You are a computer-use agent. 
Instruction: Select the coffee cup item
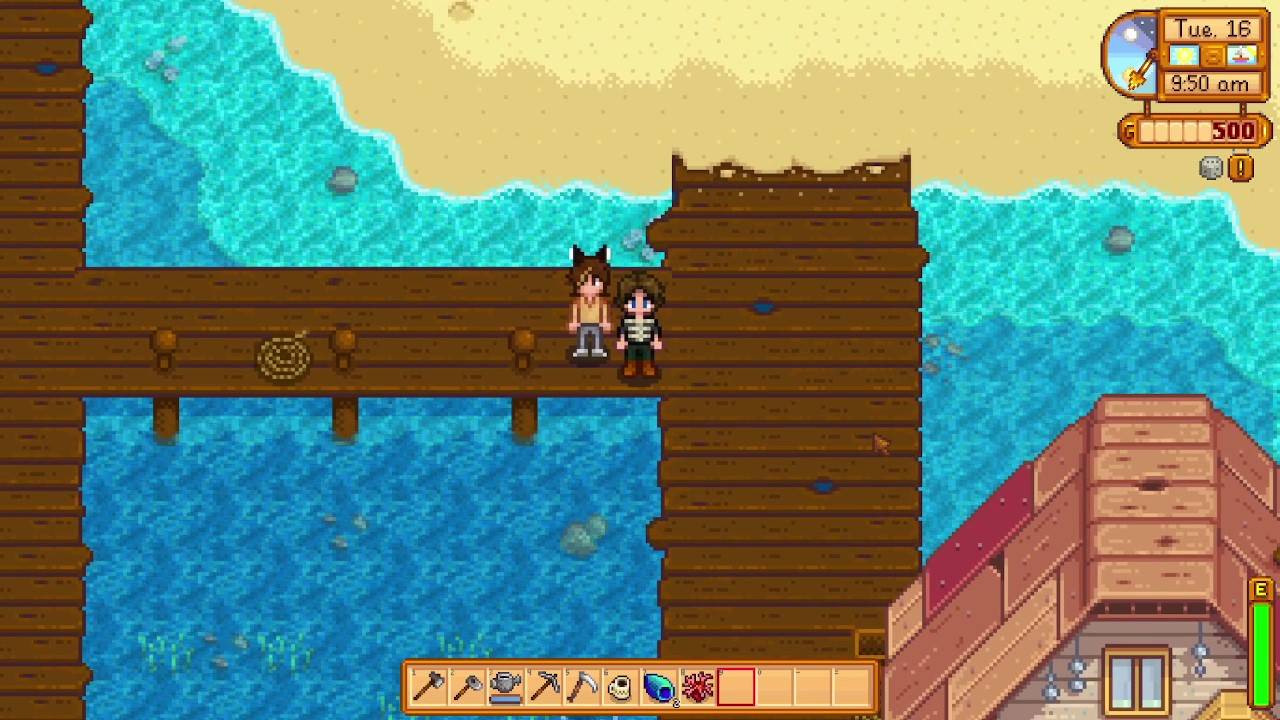tap(620, 686)
